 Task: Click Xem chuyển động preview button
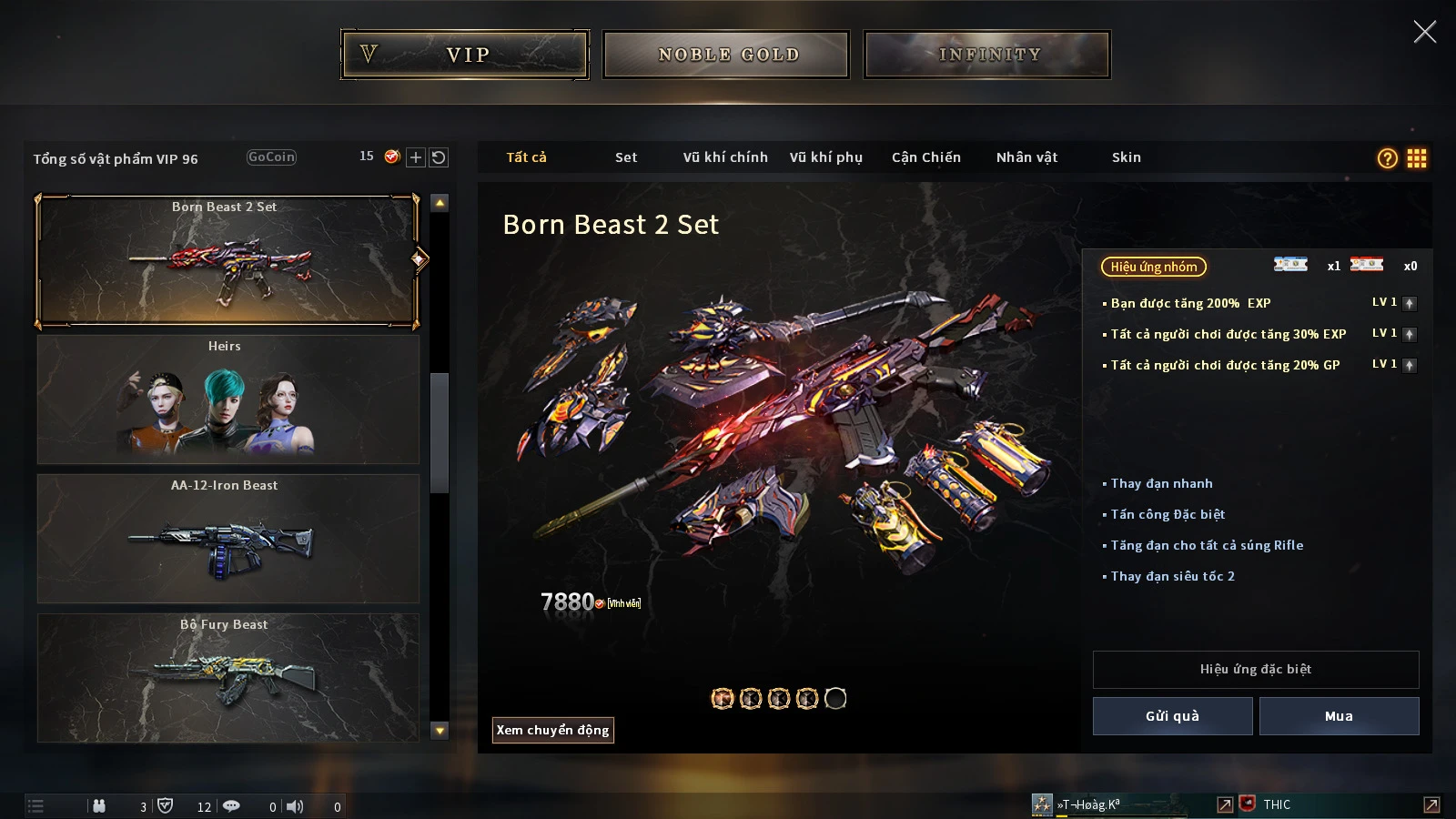click(x=553, y=730)
